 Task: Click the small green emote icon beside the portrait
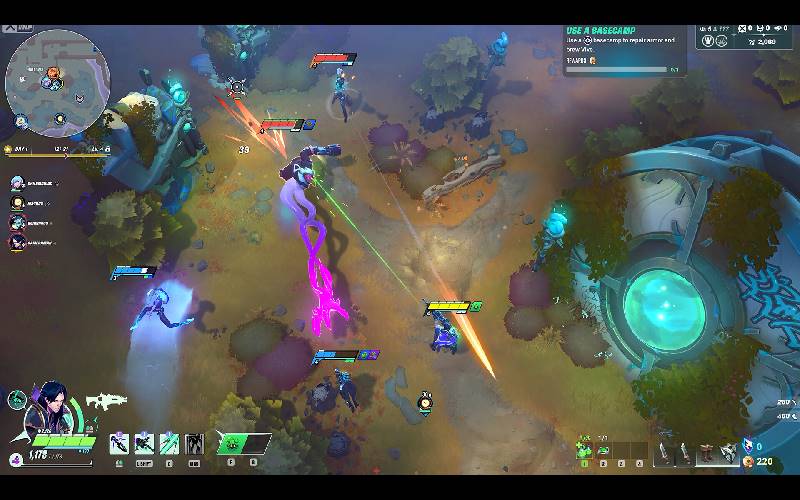pyautogui.click(x=16, y=400)
